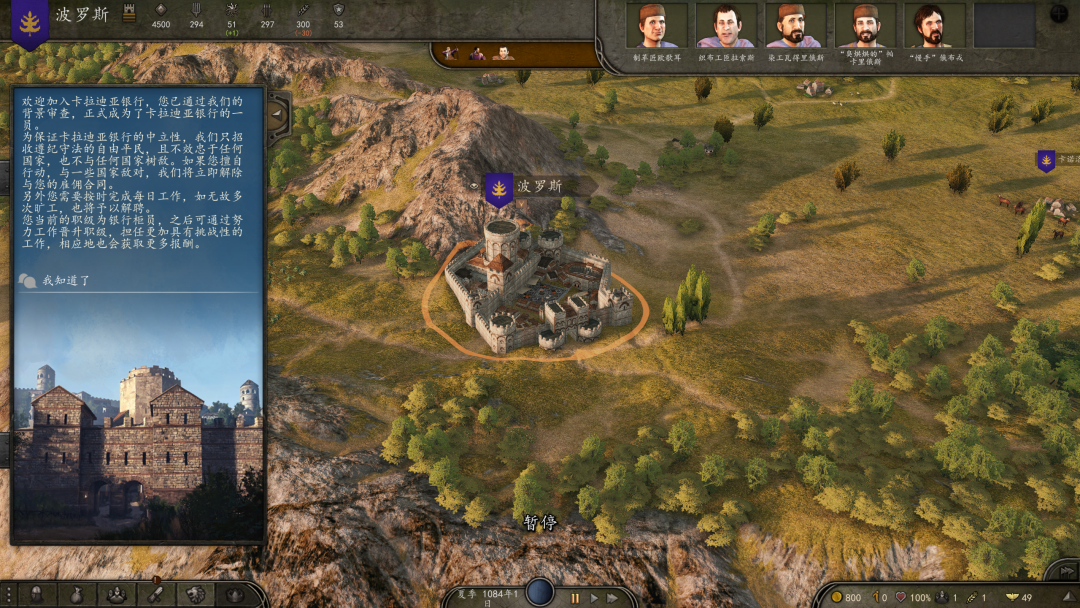Screen dimensions: 1080x608
Task: Select the 卡里俄斯 character portrait
Action: point(865,26)
